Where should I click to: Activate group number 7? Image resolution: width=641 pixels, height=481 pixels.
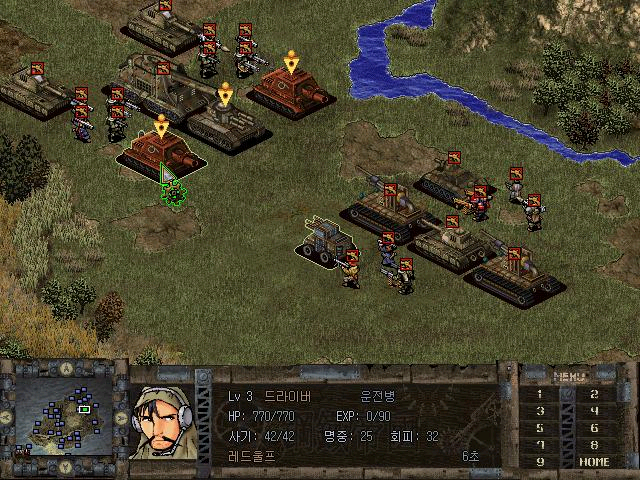pyautogui.click(x=541, y=445)
